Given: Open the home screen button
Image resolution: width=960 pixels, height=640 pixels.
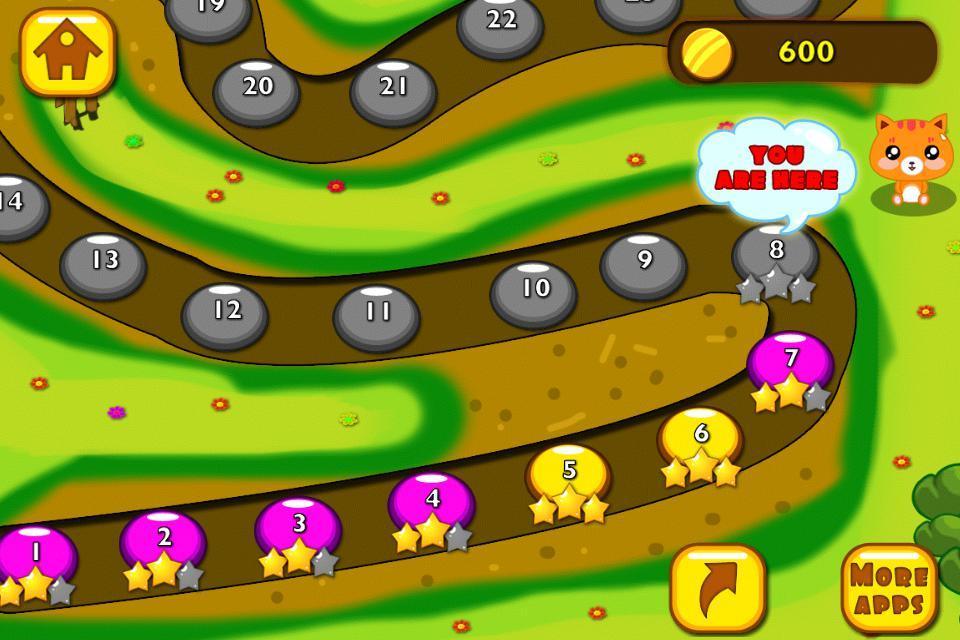Looking at the screenshot, I should 68,52.
